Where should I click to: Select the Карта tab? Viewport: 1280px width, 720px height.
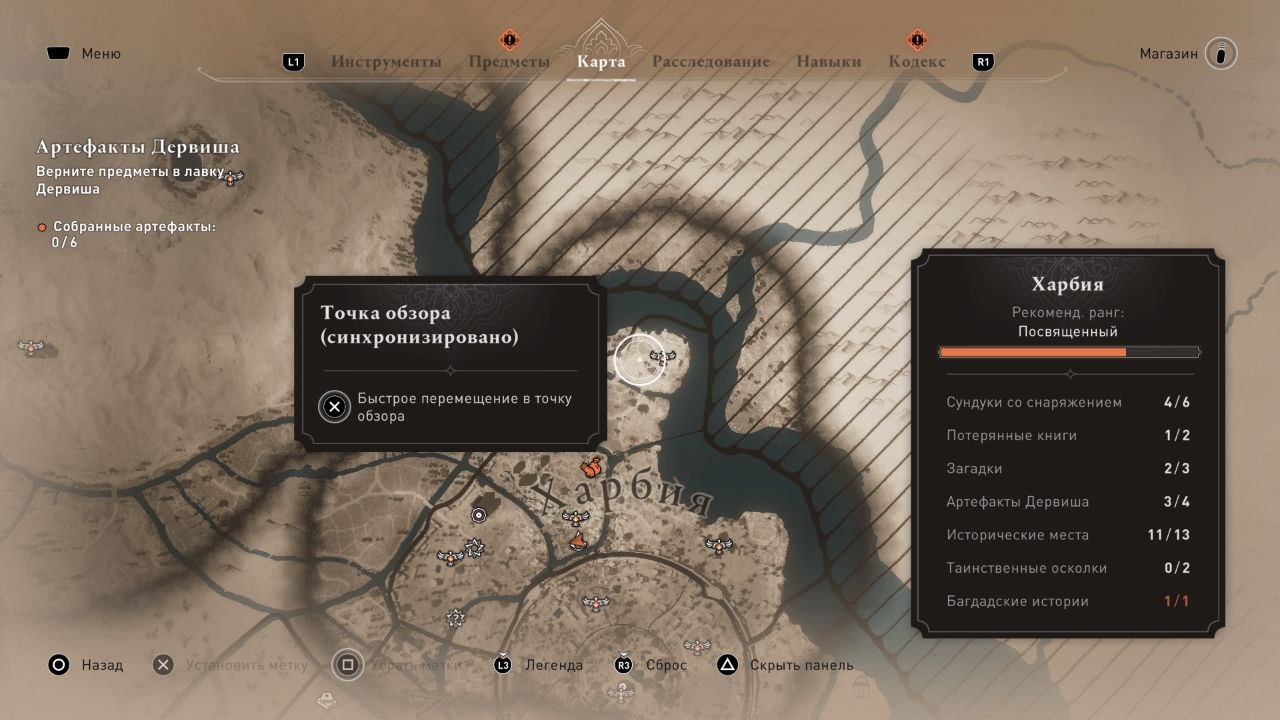pos(601,62)
